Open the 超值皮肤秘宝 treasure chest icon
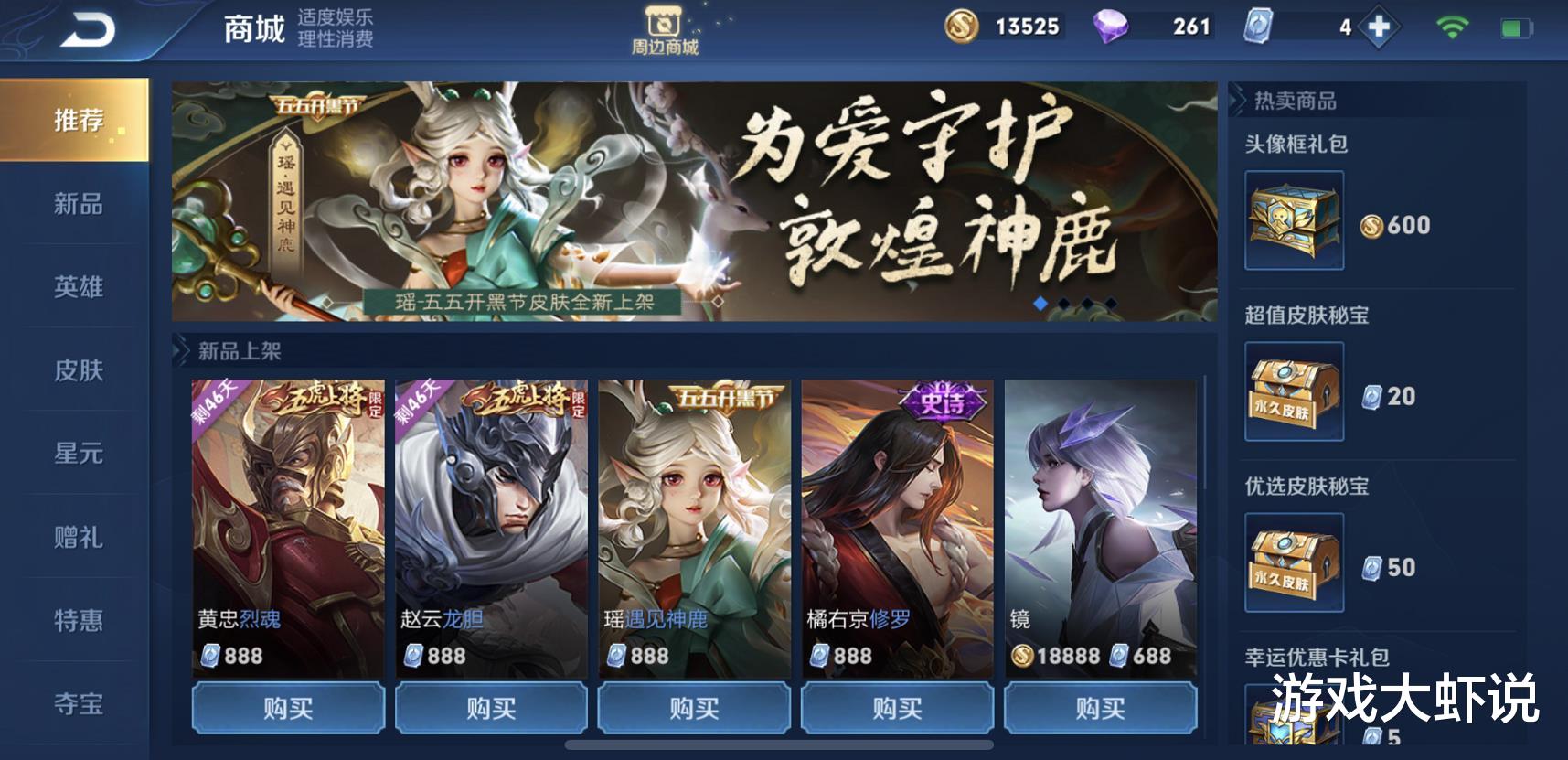Screen dimensions: 1568x760 (1293, 389)
